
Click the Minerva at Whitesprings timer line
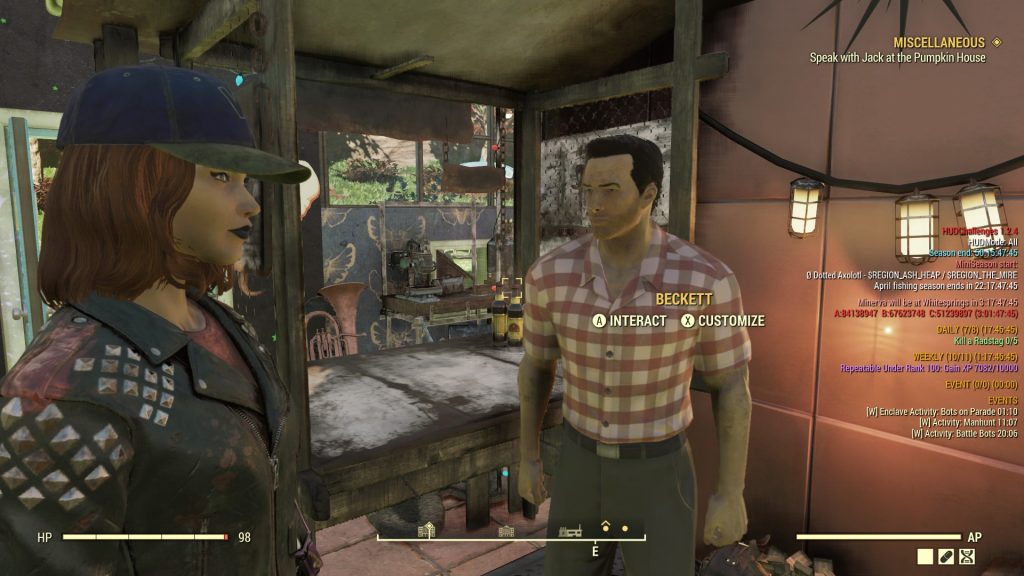[x=937, y=302]
